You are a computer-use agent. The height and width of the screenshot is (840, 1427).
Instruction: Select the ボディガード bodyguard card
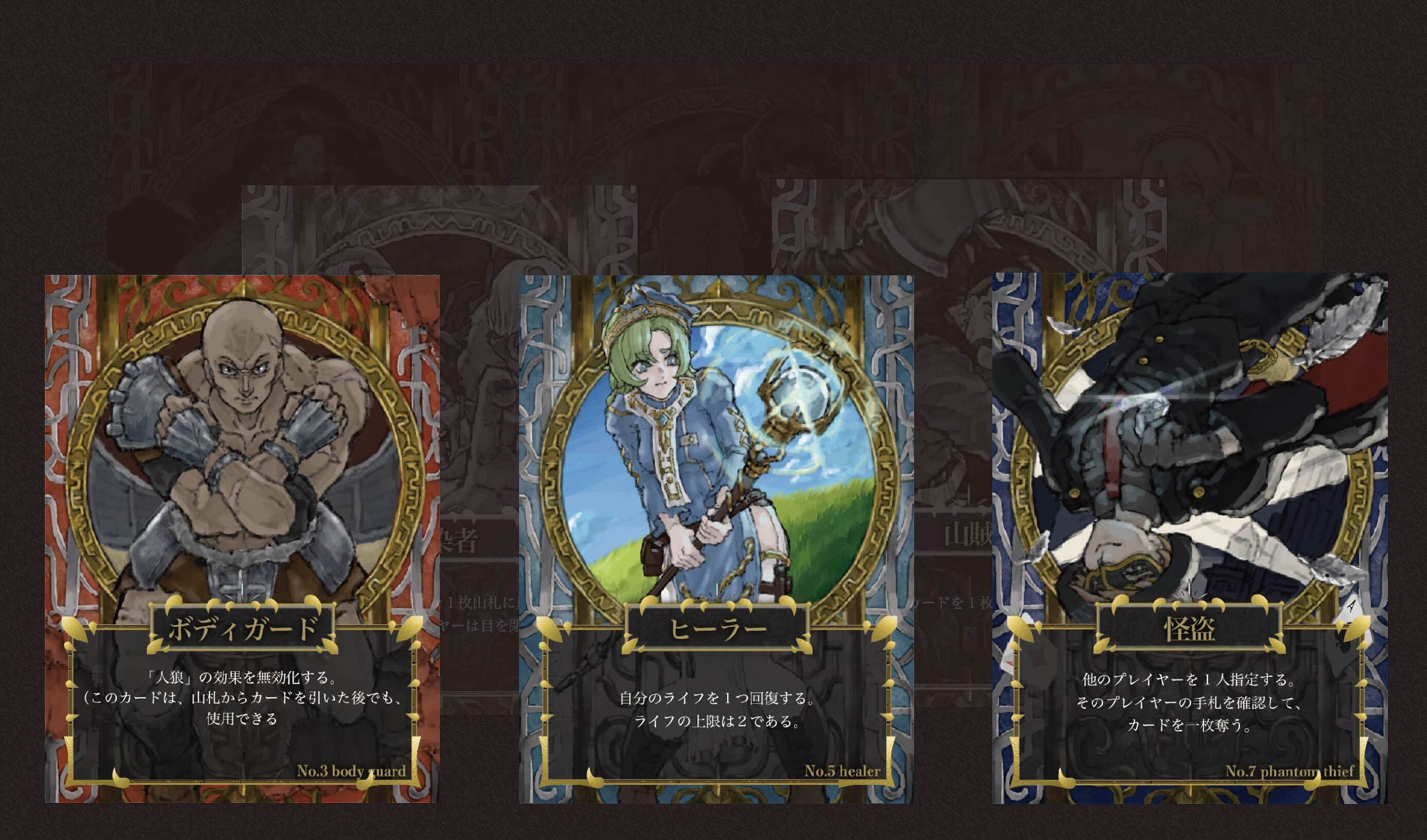tap(243, 538)
